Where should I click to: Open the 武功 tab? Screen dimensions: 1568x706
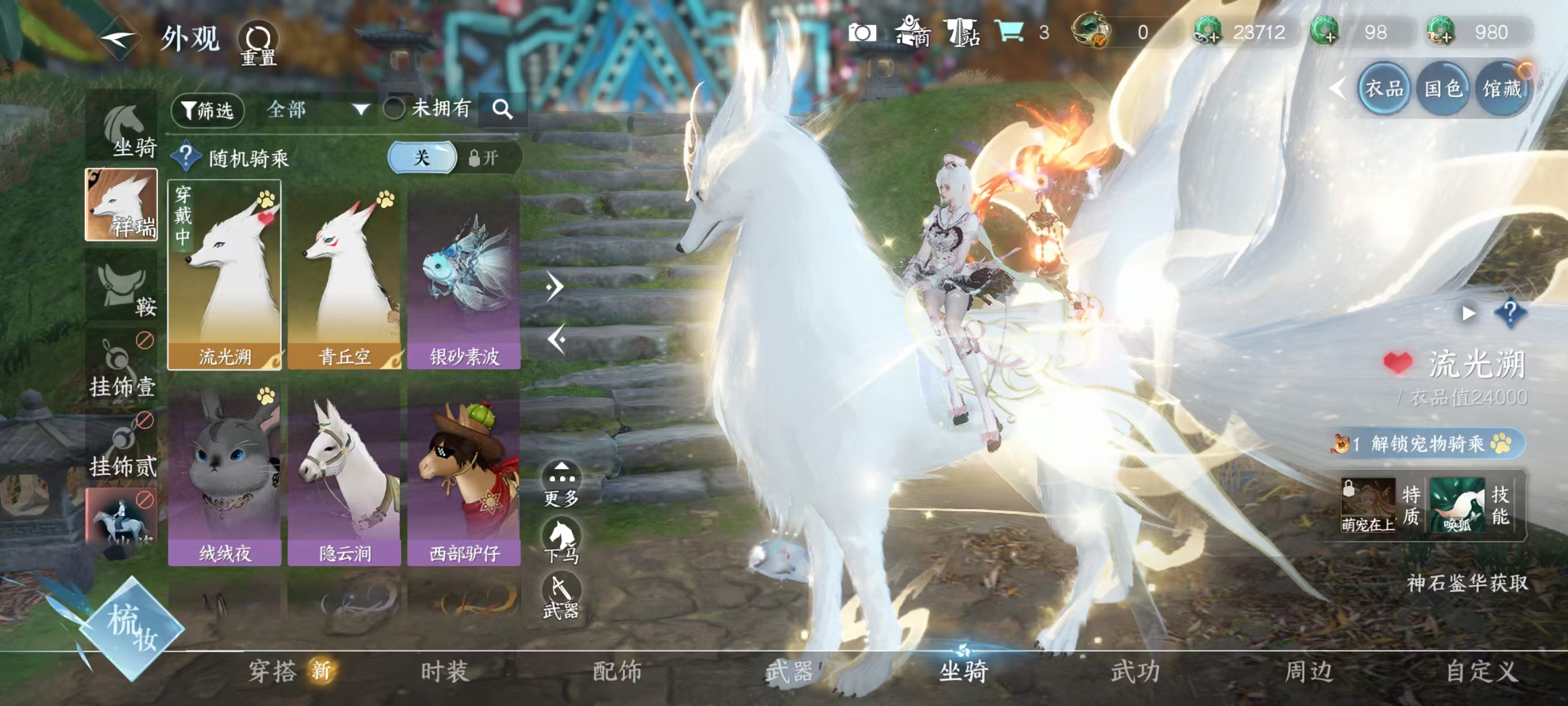coord(1135,671)
